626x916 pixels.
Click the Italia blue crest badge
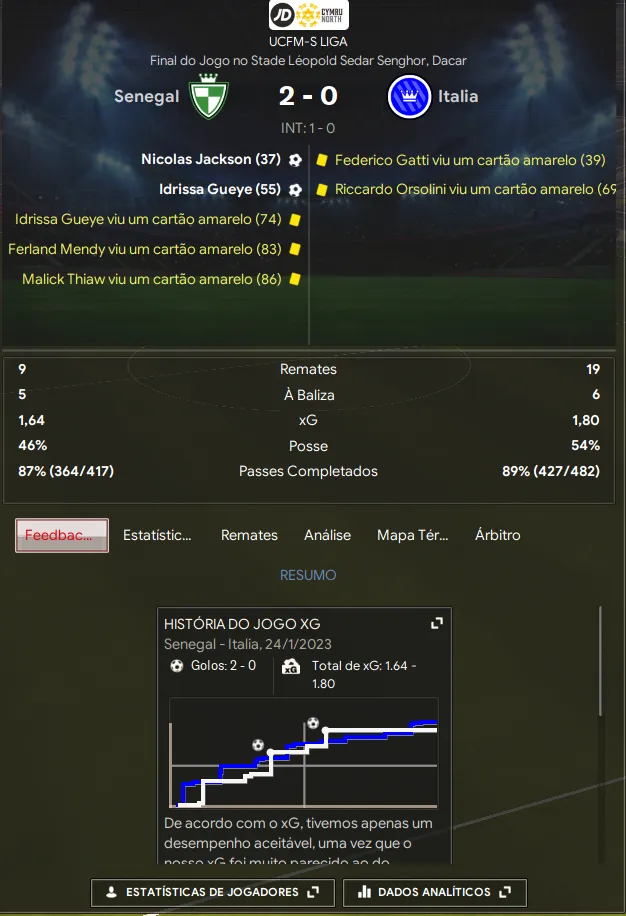(409, 97)
